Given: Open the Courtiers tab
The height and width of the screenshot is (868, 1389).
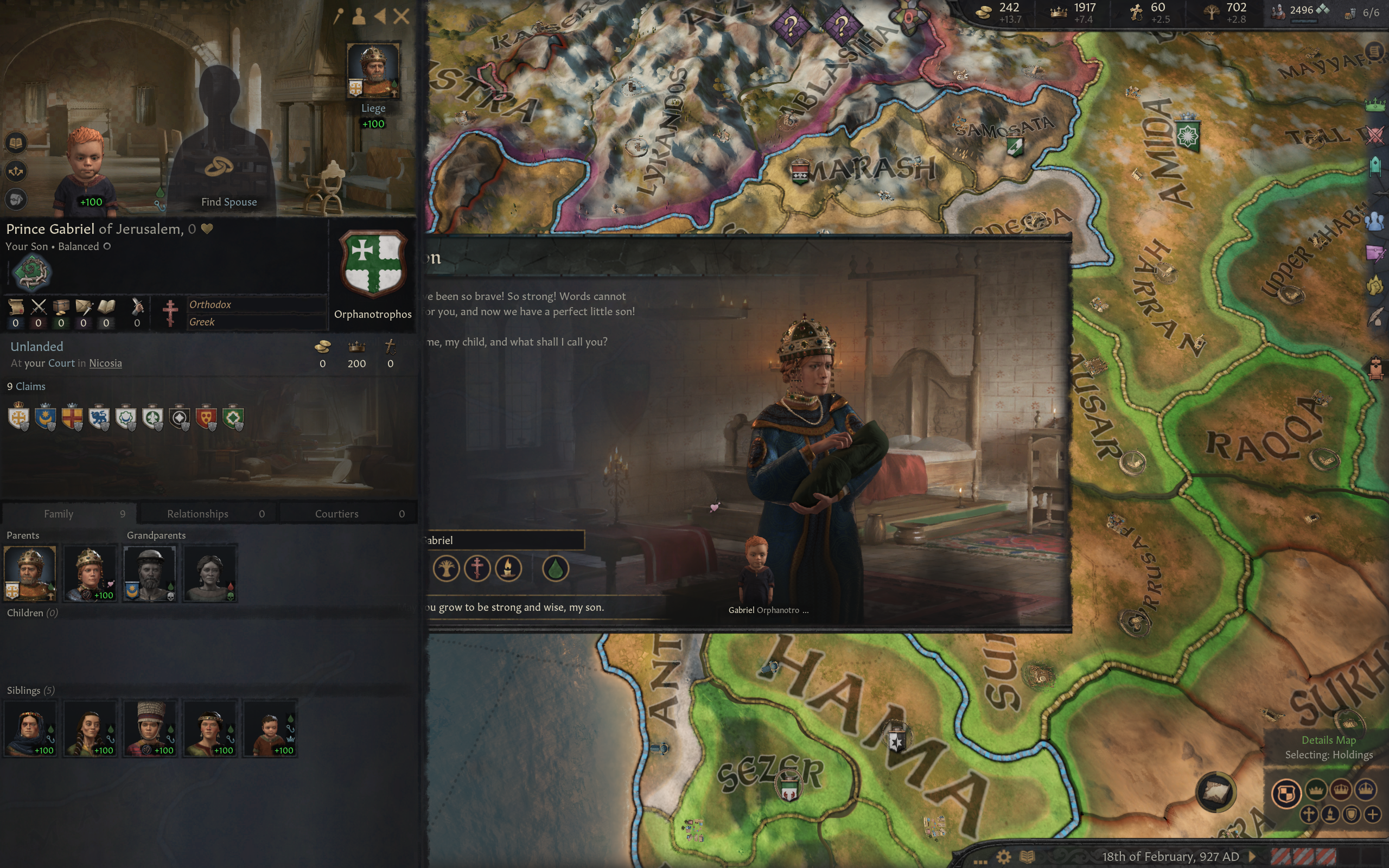Looking at the screenshot, I should pyautogui.click(x=348, y=513).
